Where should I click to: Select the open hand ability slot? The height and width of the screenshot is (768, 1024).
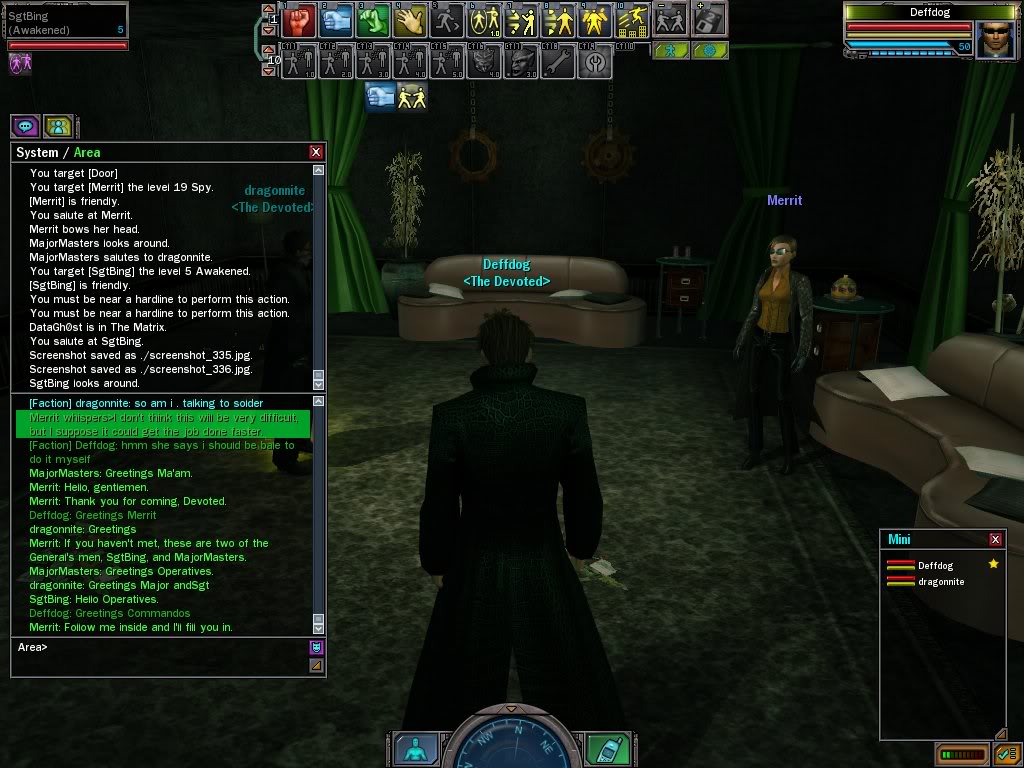[x=410, y=19]
